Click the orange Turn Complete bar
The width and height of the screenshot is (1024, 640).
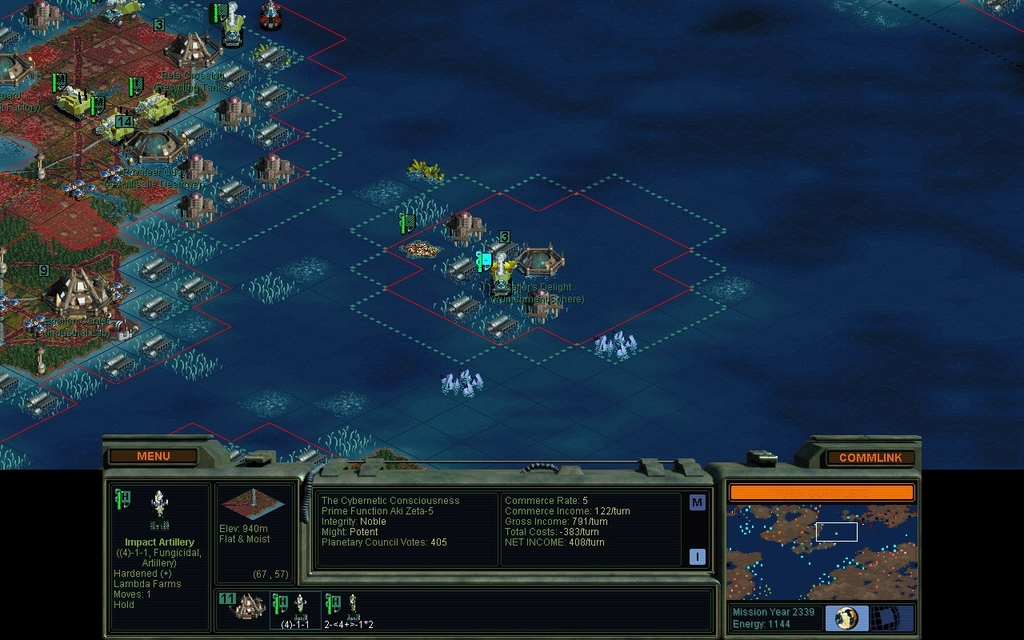tap(821, 492)
